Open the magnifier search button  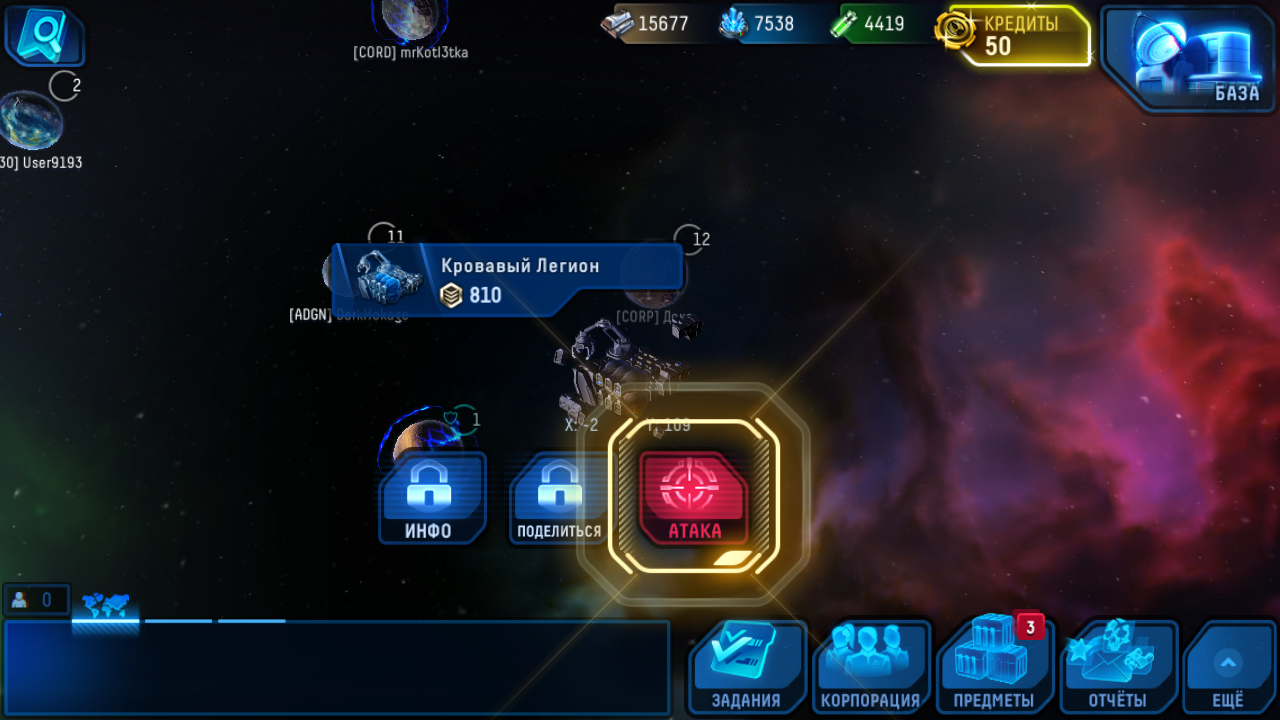point(44,36)
